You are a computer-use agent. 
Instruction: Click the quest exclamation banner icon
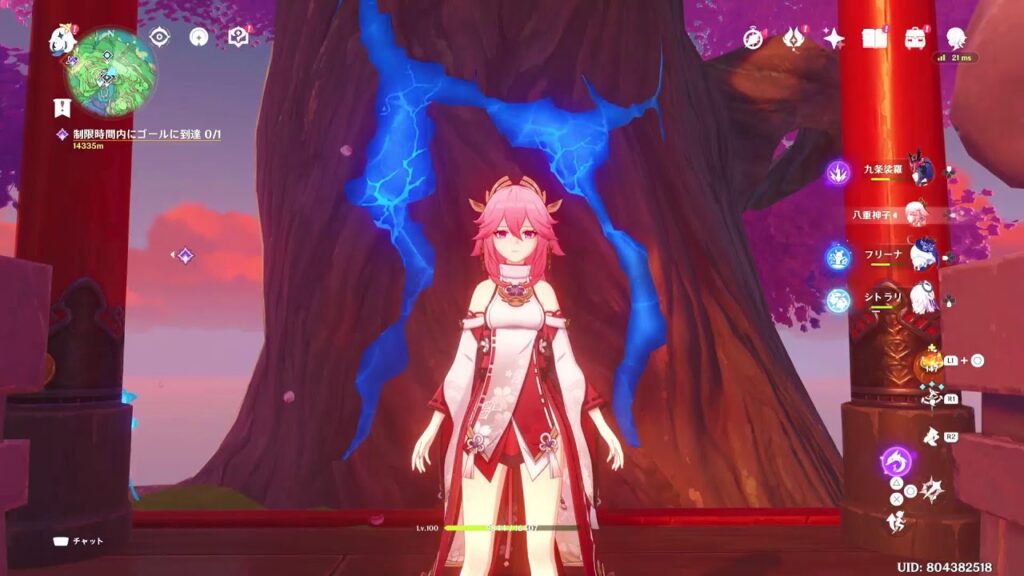pos(61,108)
